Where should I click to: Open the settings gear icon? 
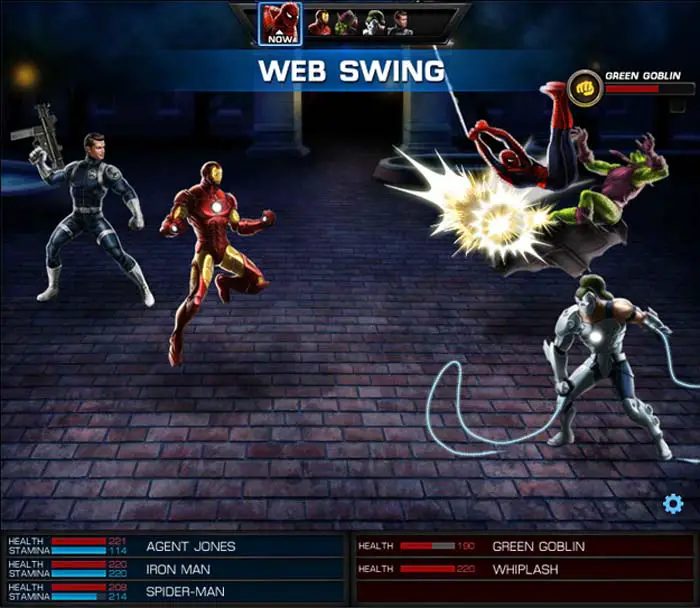pos(673,504)
